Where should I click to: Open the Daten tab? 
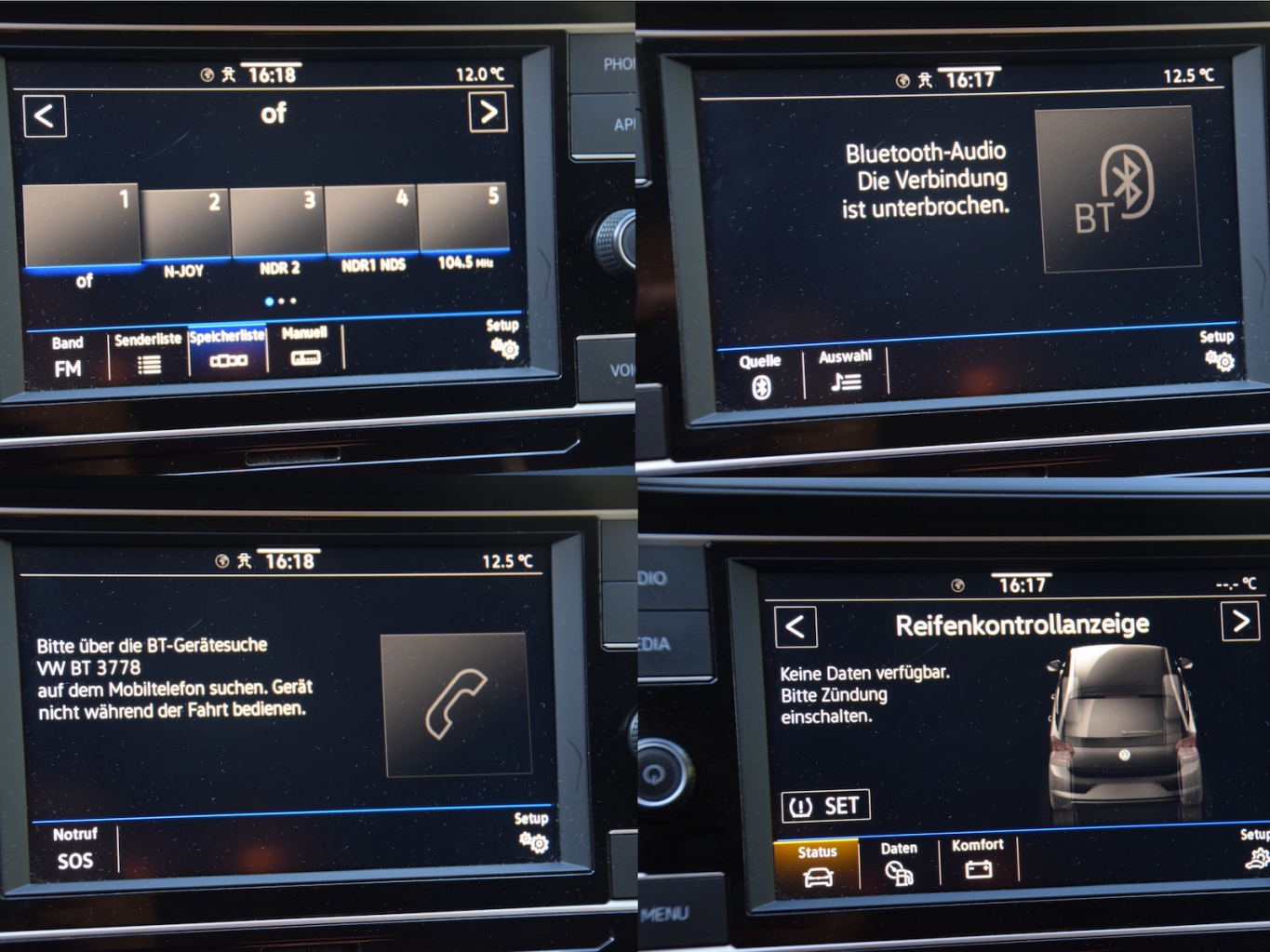pos(898,863)
